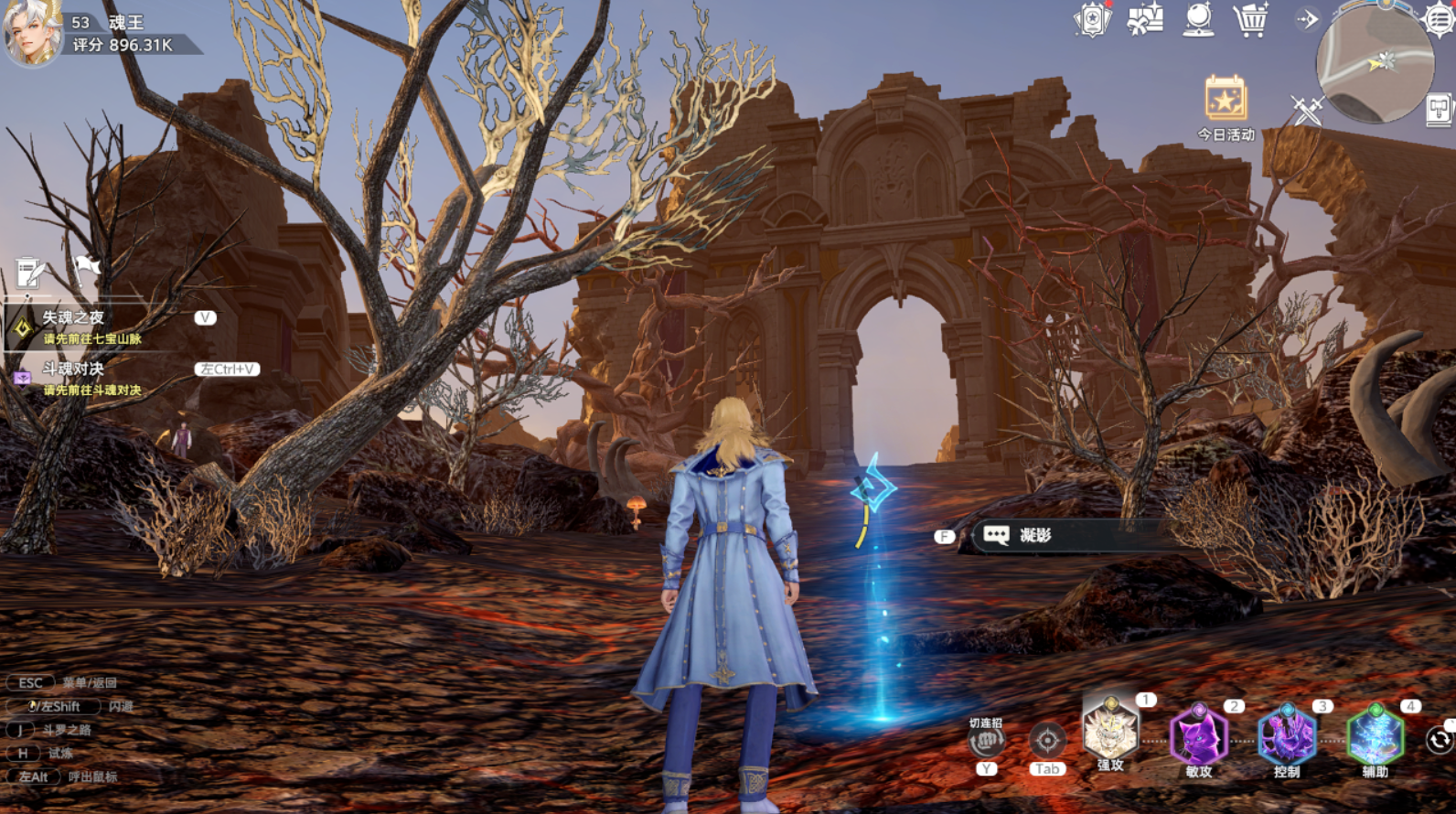Image resolution: width=1456 pixels, height=814 pixels.
Task: Select the green 辅助 spirit icon
Action: pos(1375,737)
